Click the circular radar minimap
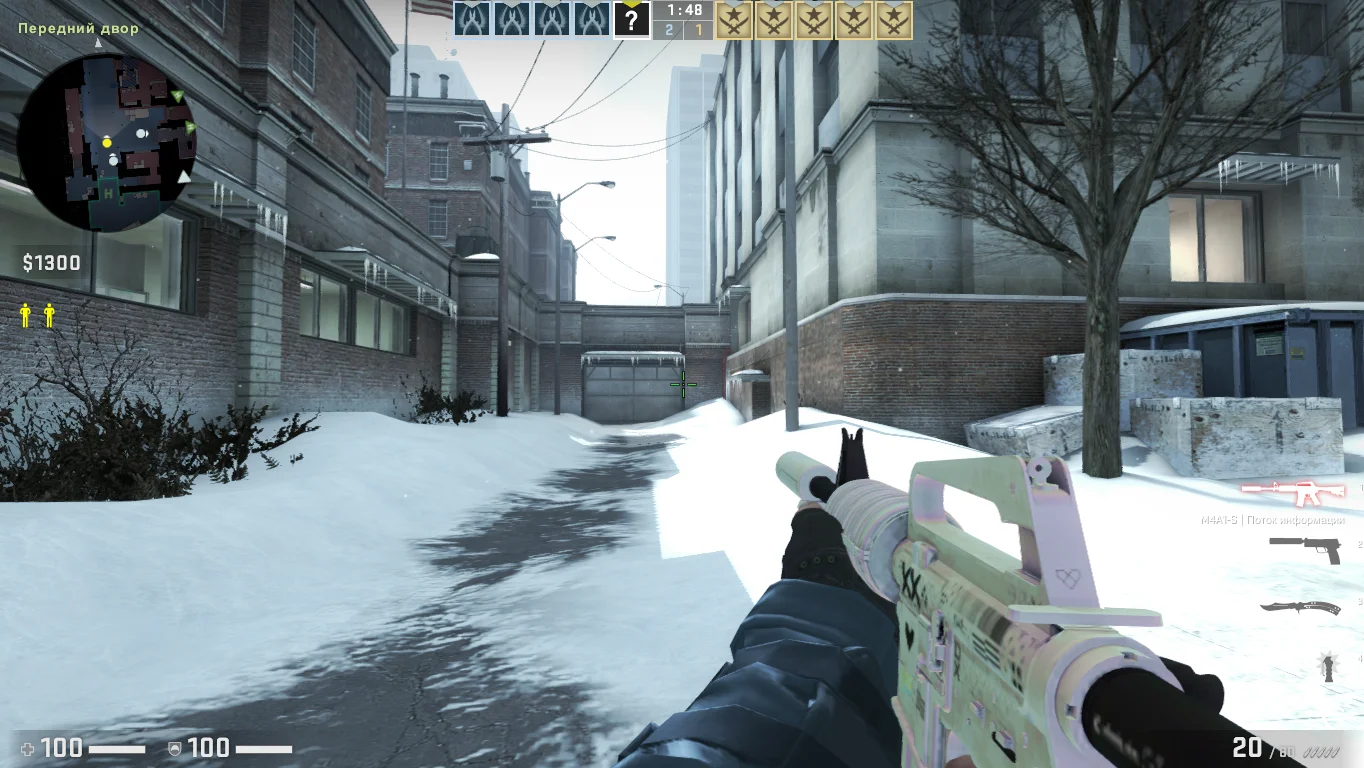The height and width of the screenshot is (768, 1364). (107, 142)
